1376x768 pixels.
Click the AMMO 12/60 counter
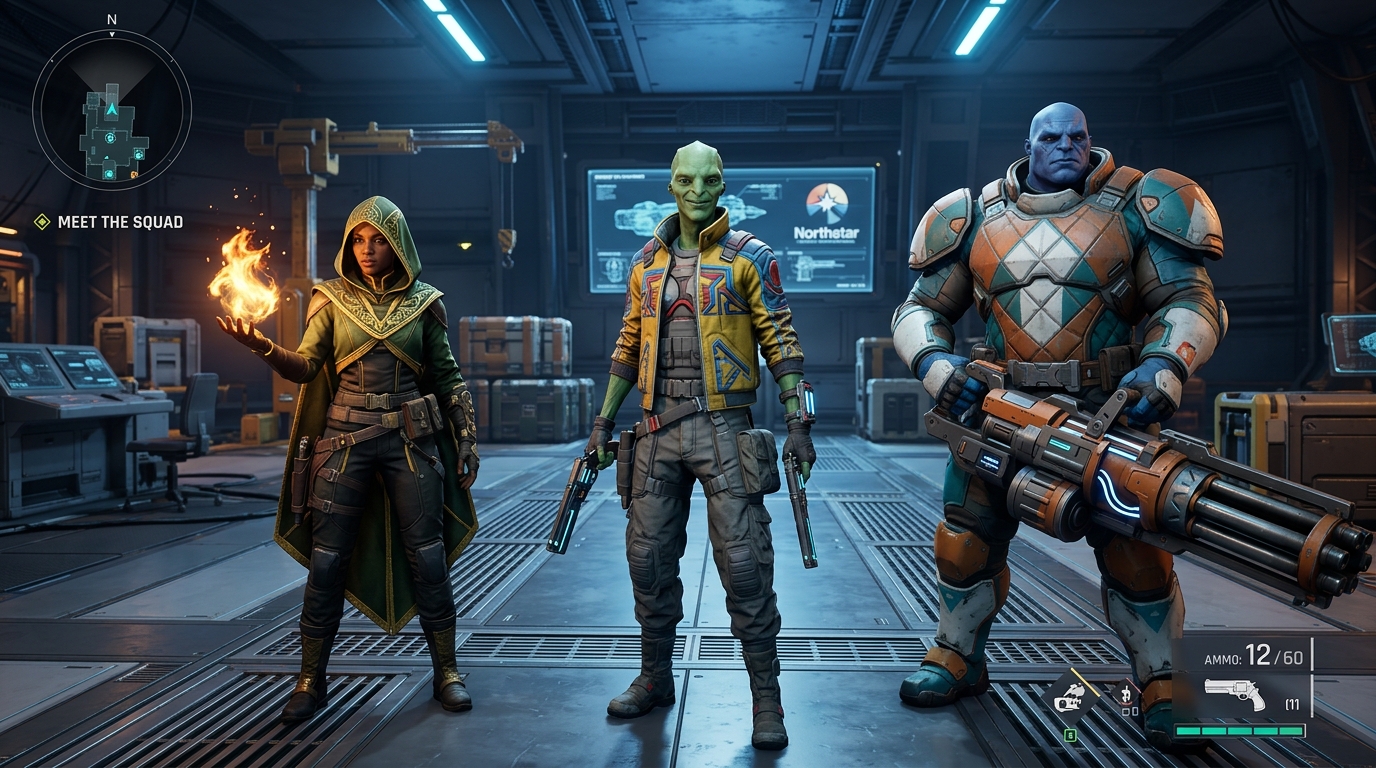click(1254, 656)
